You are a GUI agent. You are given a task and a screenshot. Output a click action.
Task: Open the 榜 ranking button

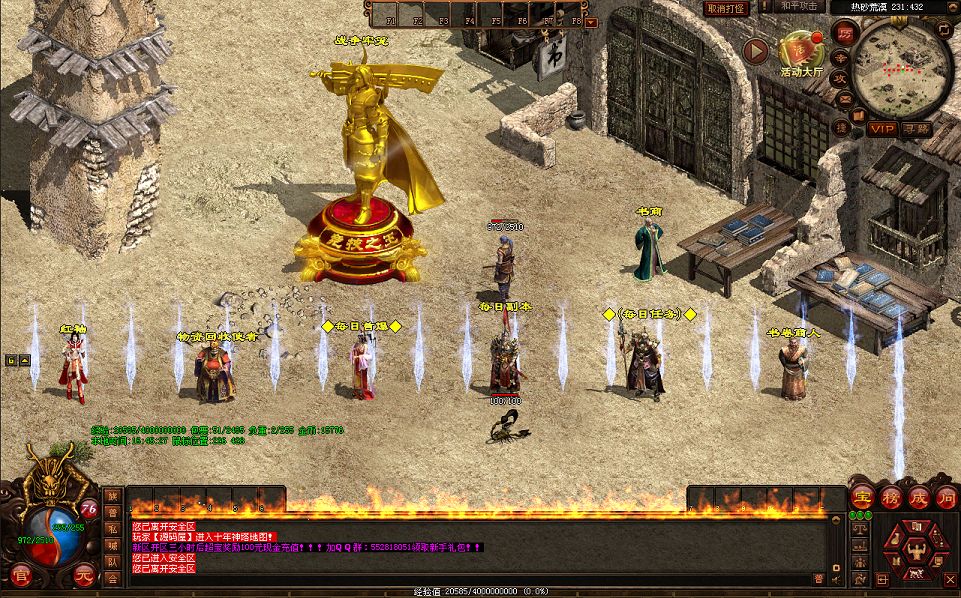point(890,497)
